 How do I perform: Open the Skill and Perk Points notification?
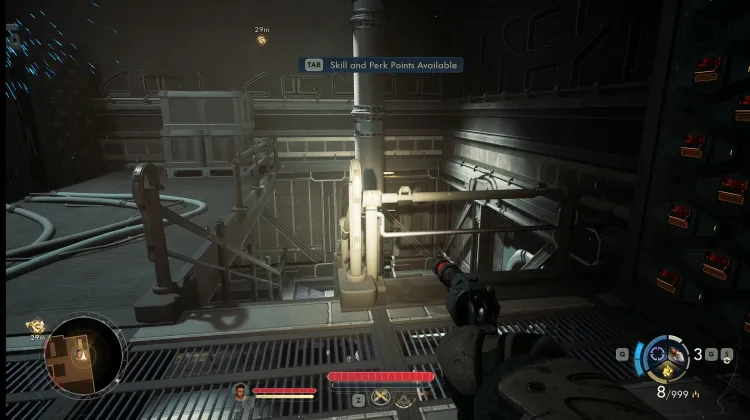pyautogui.click(x=383, y=64)
